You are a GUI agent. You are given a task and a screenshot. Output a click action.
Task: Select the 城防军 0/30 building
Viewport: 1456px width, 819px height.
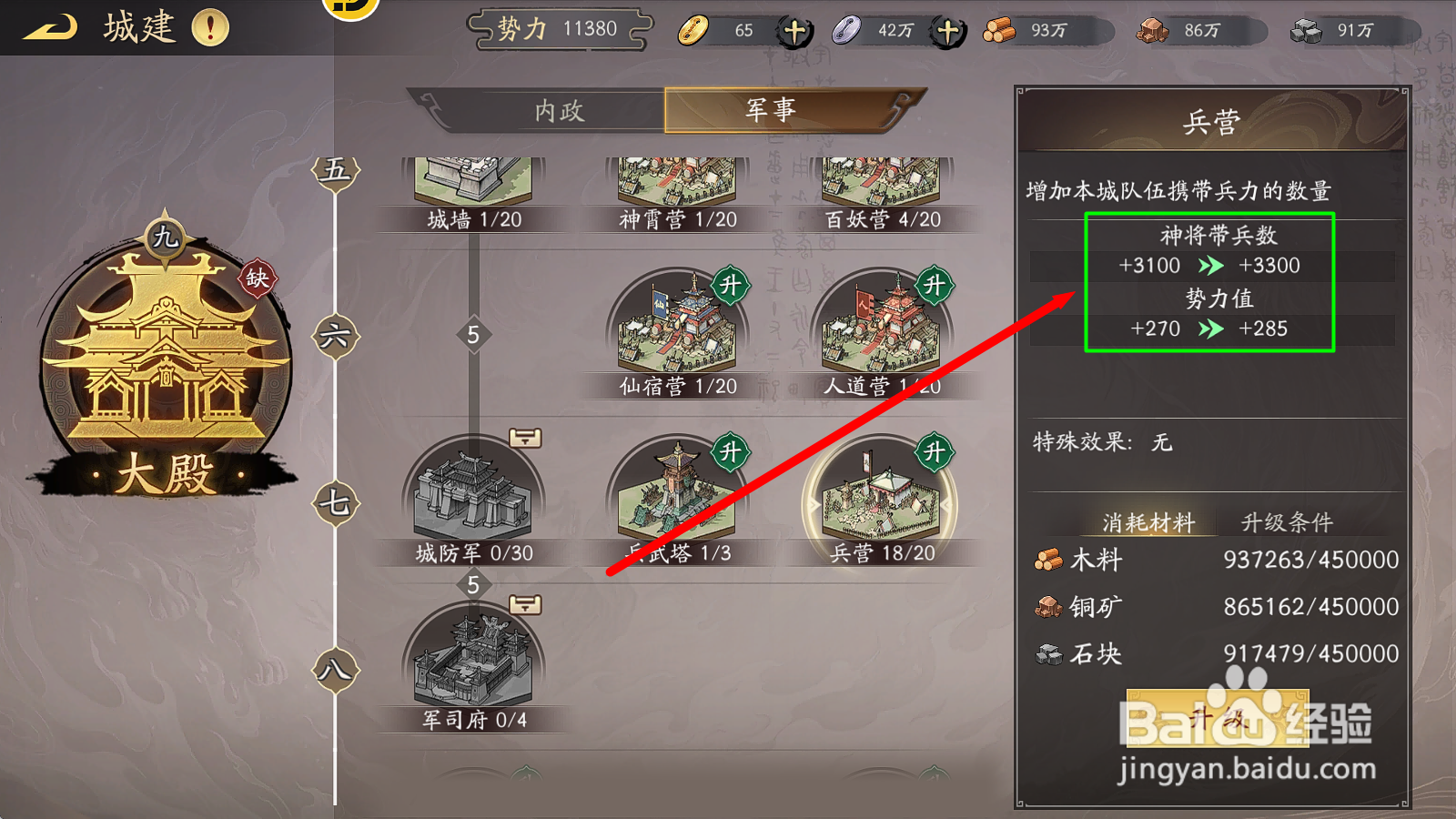click(471, 496)
